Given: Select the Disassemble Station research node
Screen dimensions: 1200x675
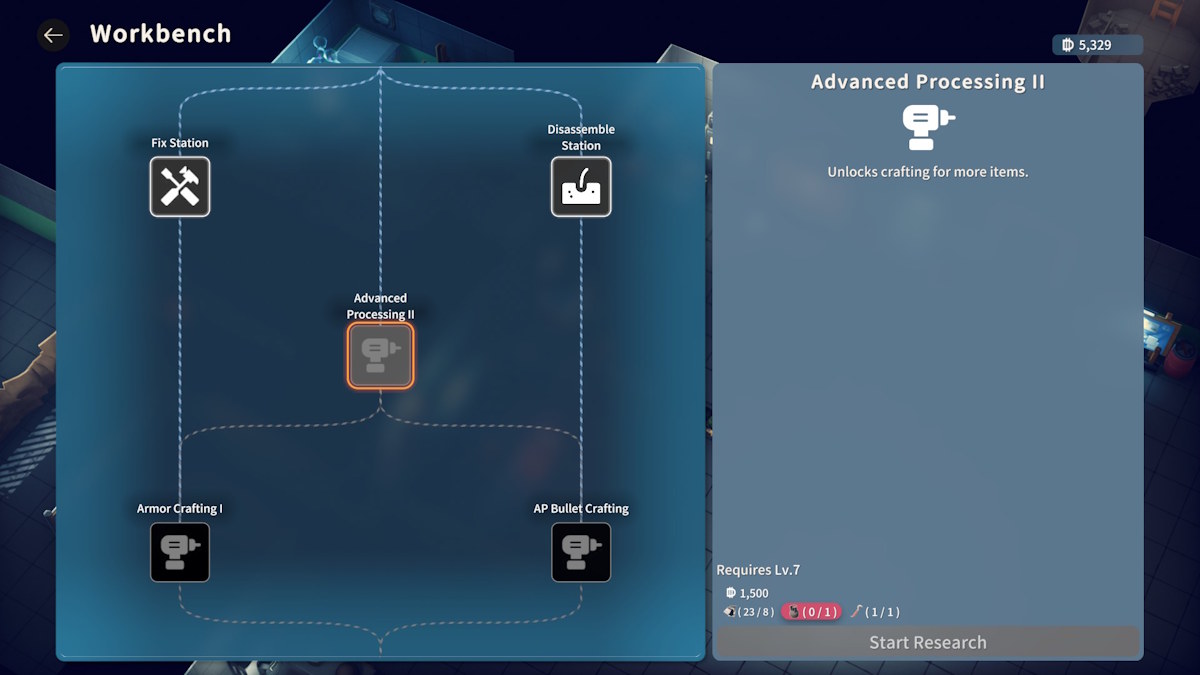Looking at the screenshot, I should click(x=581, y=186).
